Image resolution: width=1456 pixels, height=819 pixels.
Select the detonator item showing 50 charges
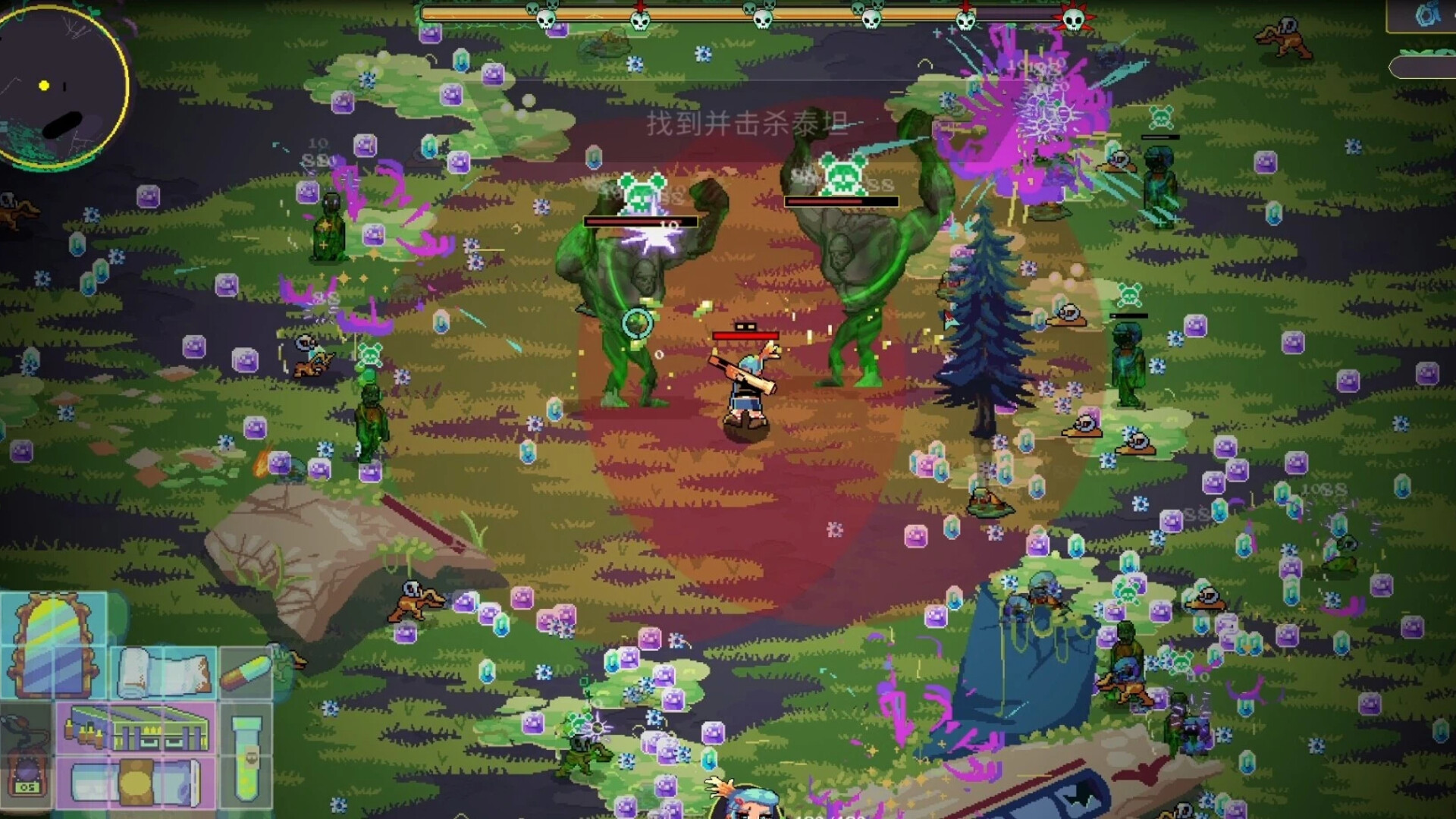point(25,758)
